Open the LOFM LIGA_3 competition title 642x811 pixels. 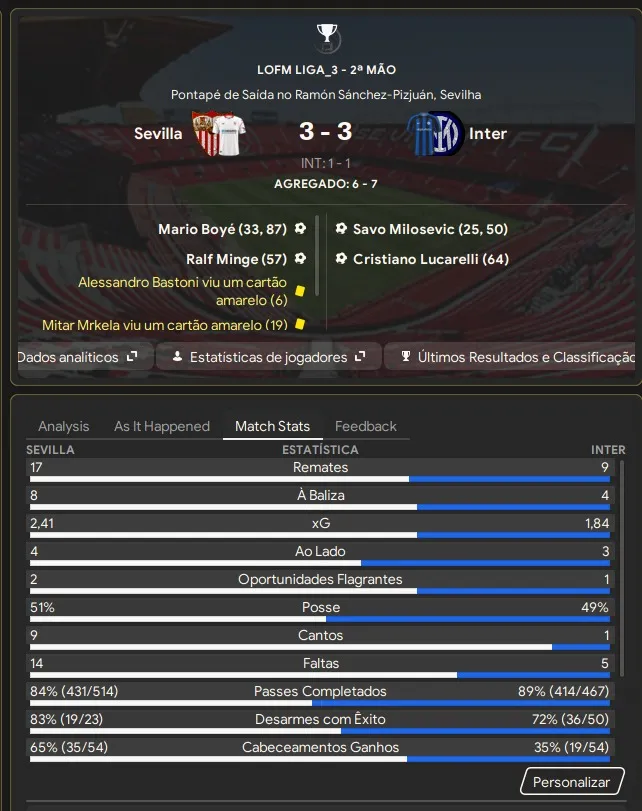point(326,70)
